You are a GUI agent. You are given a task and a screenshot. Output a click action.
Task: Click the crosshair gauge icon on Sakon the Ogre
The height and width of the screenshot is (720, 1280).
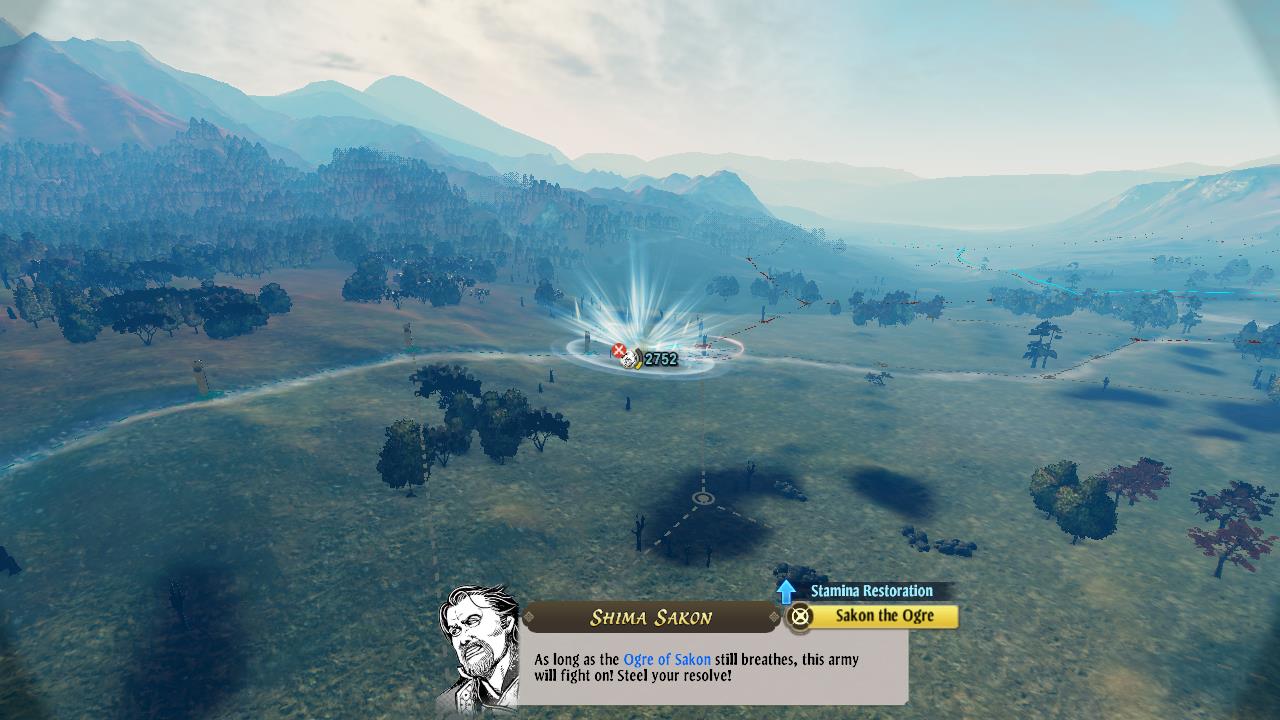(799, 617)
